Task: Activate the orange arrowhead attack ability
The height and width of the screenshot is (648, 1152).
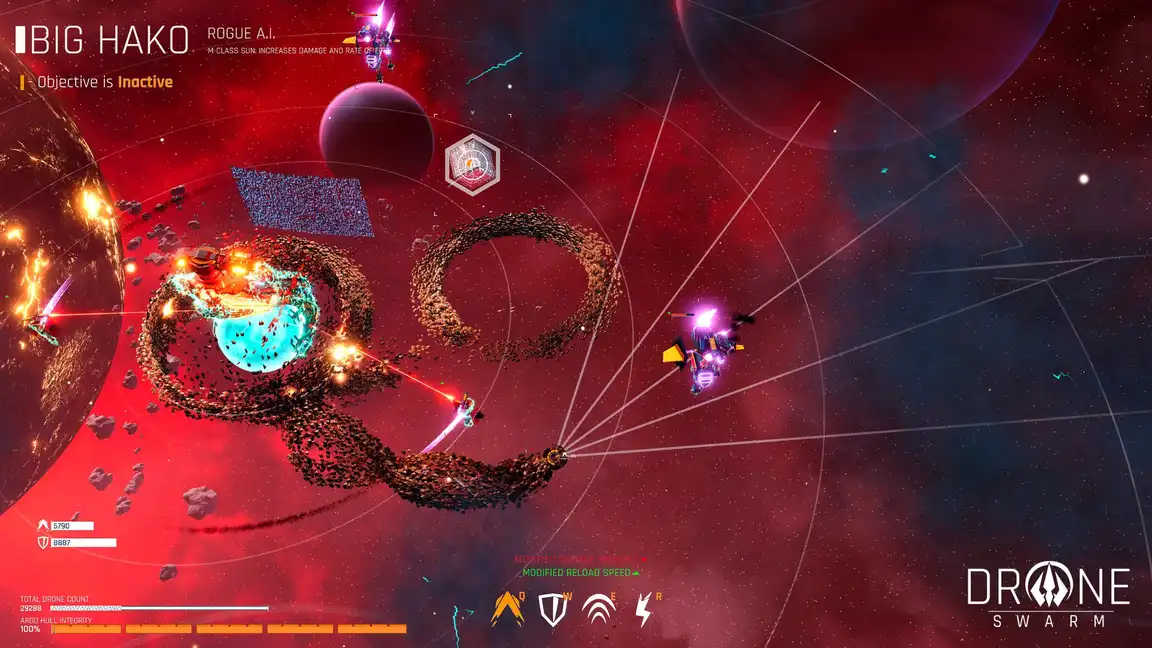Action: tap(507, 610)
